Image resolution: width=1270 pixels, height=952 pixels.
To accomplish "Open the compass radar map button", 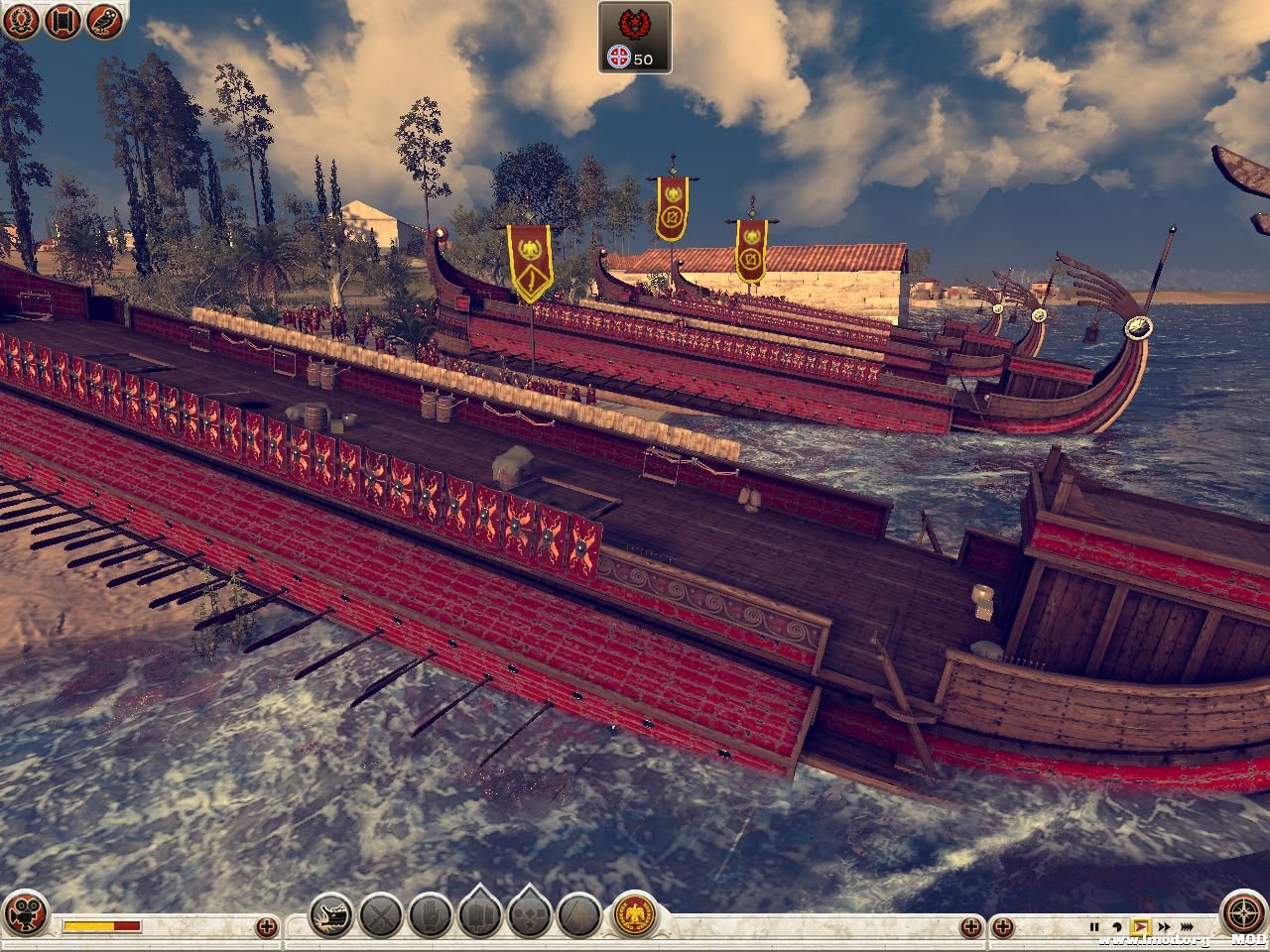I will (1244, 913).
